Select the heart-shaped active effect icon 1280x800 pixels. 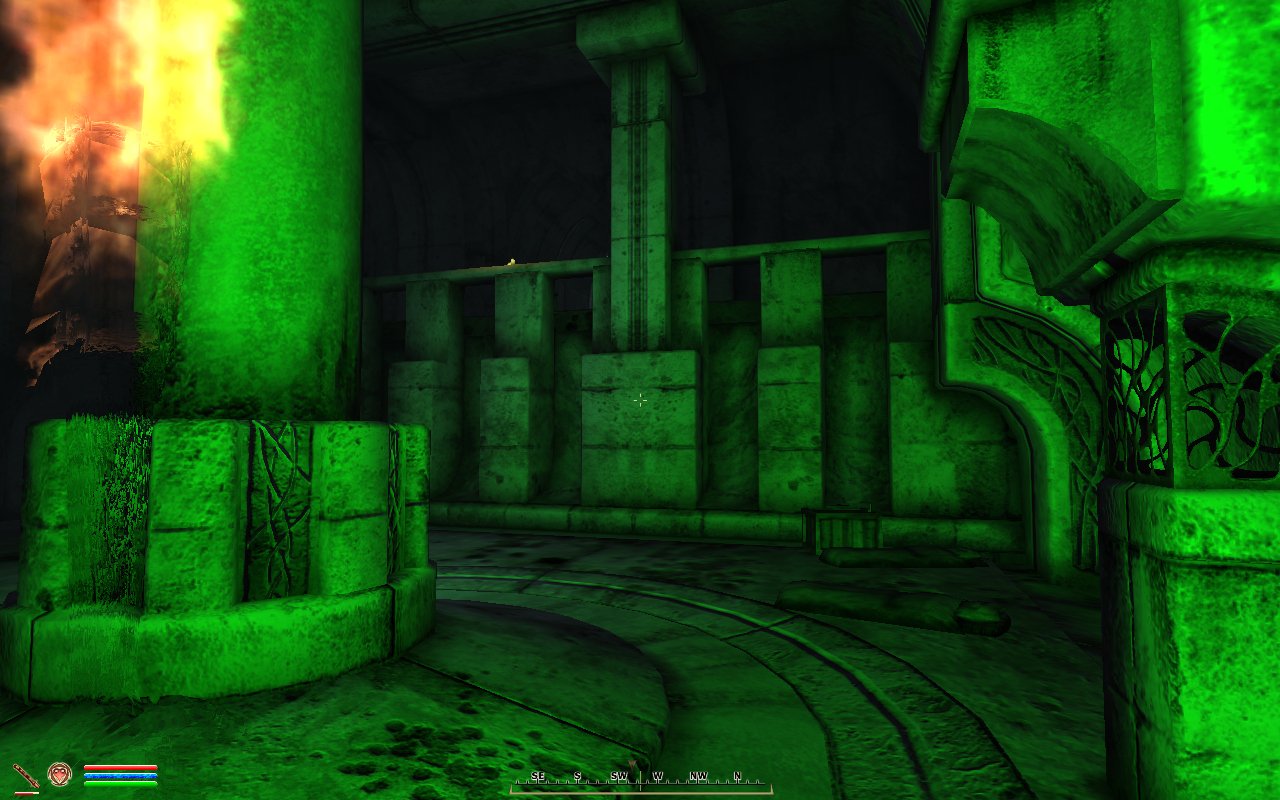click(x=59, y=773)
